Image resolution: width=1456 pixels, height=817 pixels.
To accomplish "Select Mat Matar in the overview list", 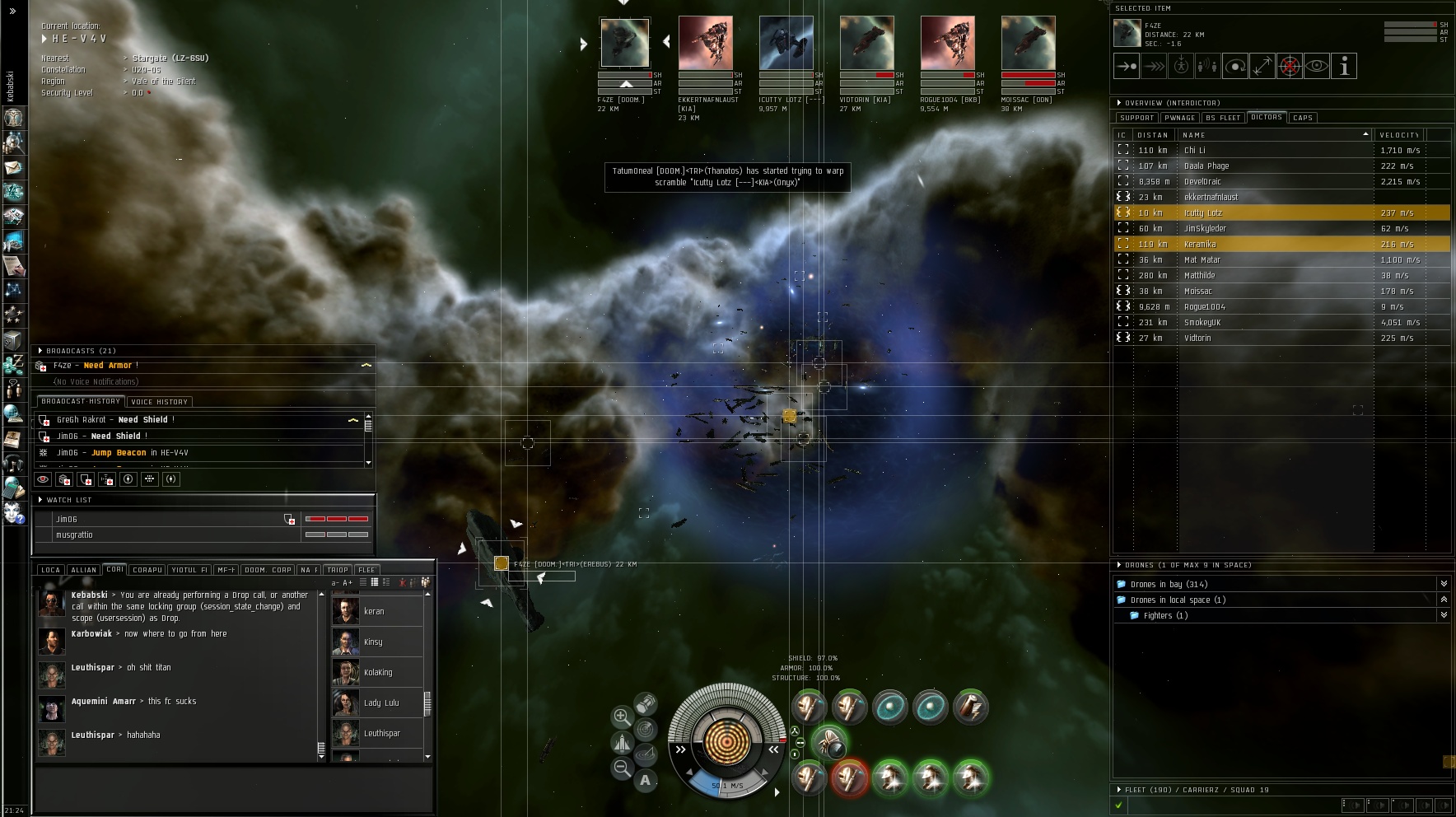I will [1202, 260].
